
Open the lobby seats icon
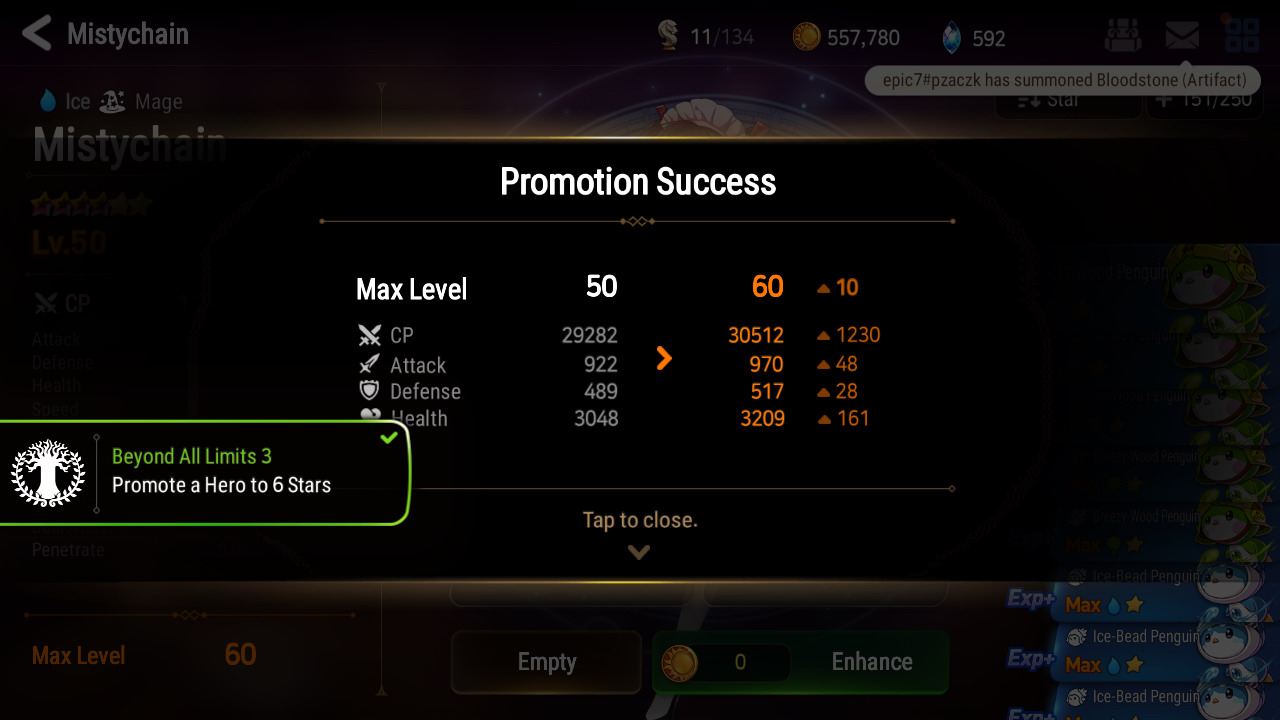click(x=1122, y=36)
